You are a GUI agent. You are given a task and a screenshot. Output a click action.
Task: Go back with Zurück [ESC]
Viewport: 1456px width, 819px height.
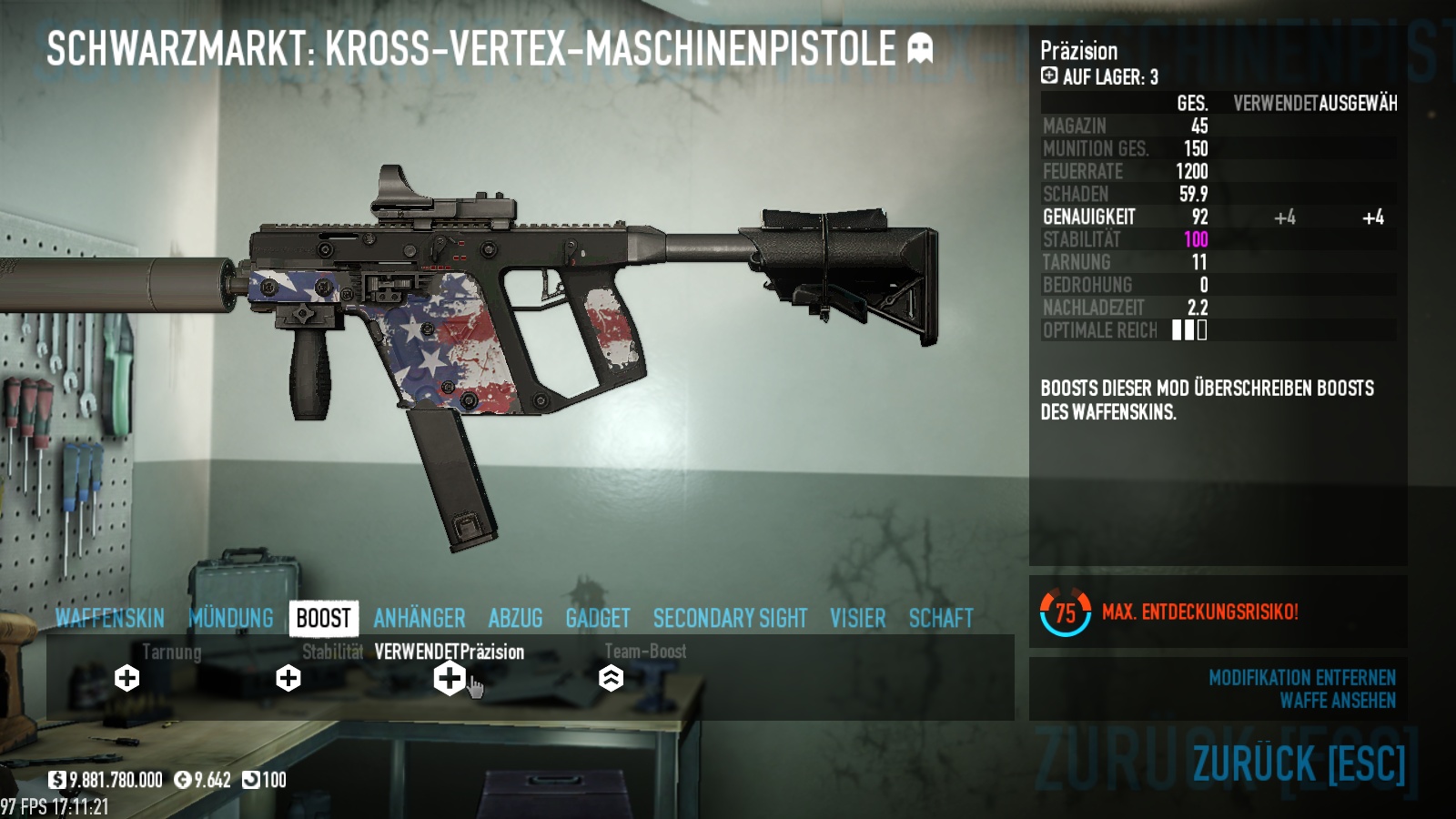point(1299,763)
